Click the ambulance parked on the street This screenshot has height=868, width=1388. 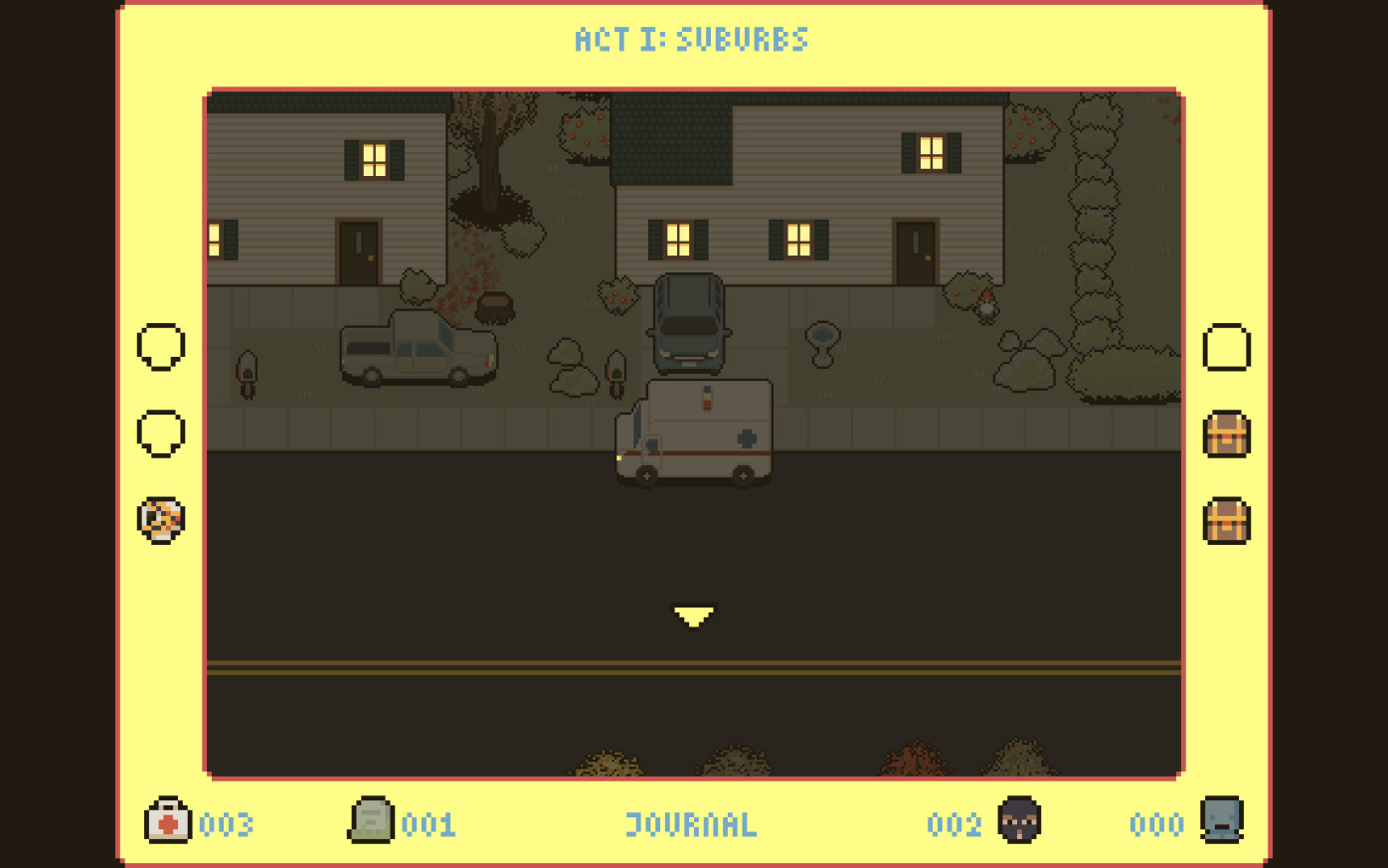tap(696, 433)
